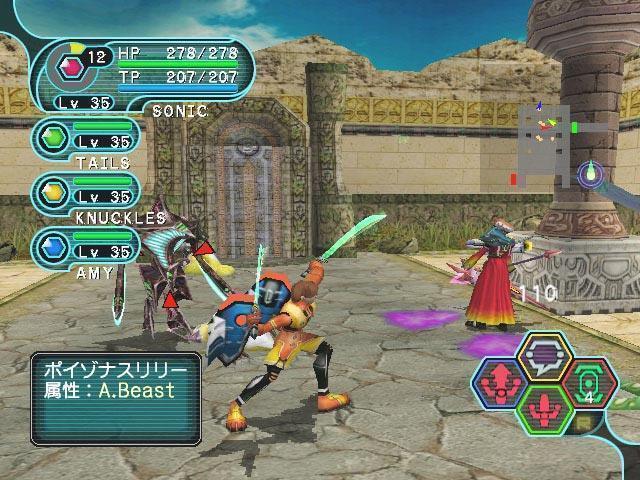Image resolution: width=640 pixels, height=480 pixels.
Task: Pick Amy's party member panel
Action: point(85,251)
